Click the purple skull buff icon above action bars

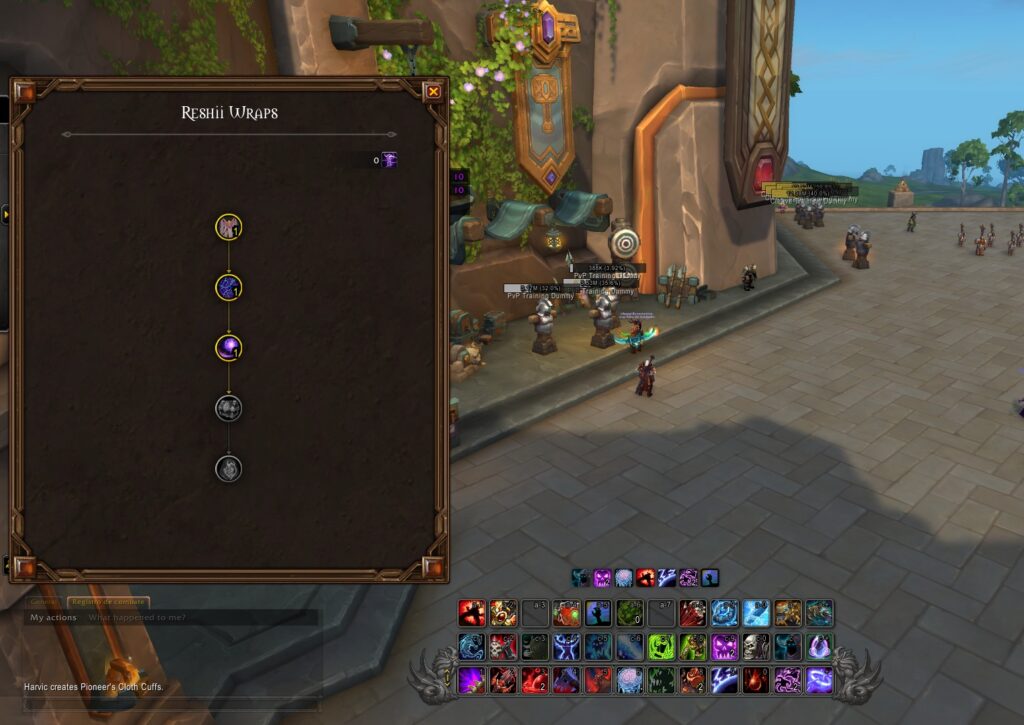pos(602,577)
